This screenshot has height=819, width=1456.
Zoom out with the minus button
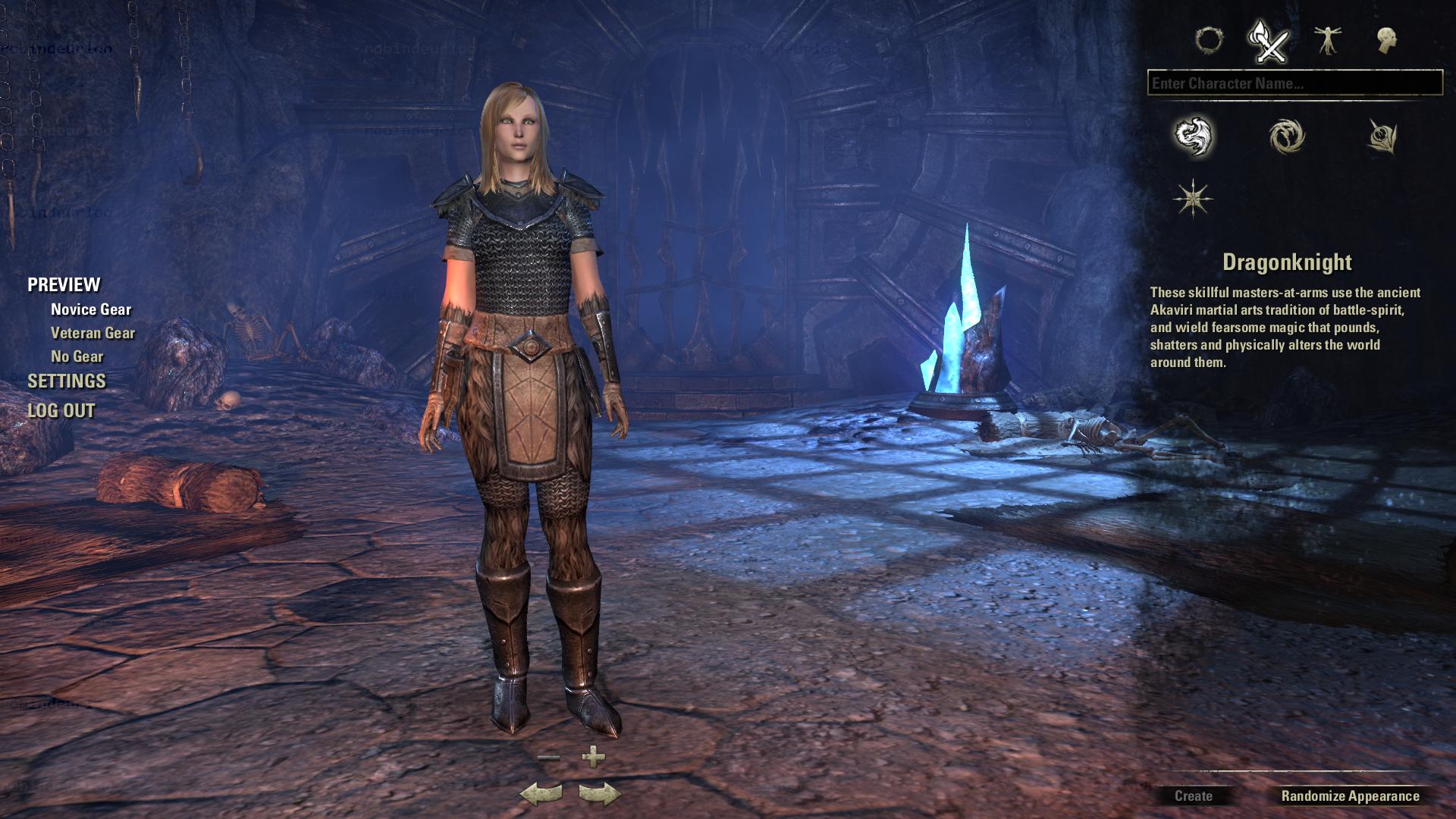tap(548, 757)
